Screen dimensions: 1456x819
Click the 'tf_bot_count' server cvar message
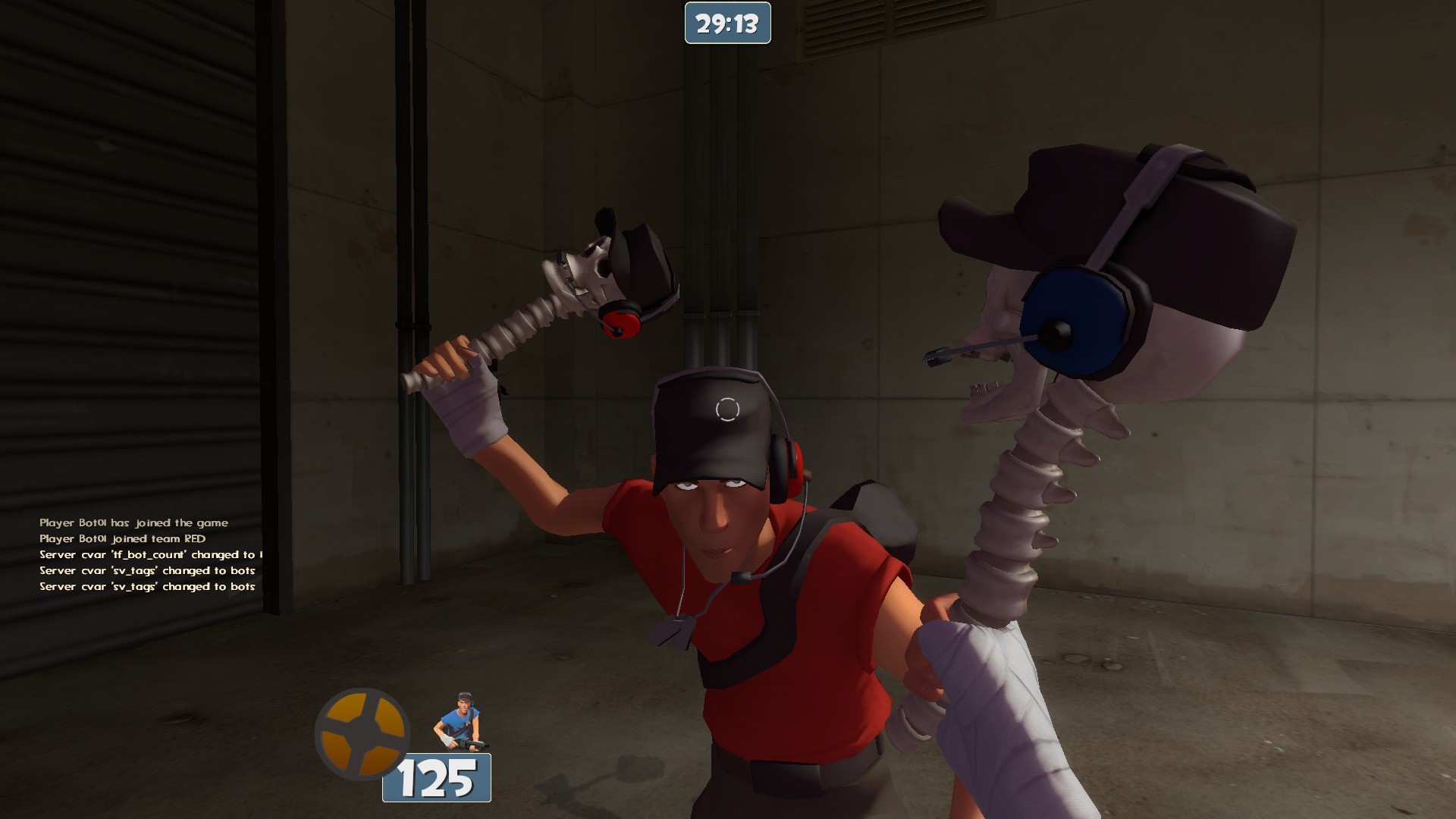tap(152, 554)
